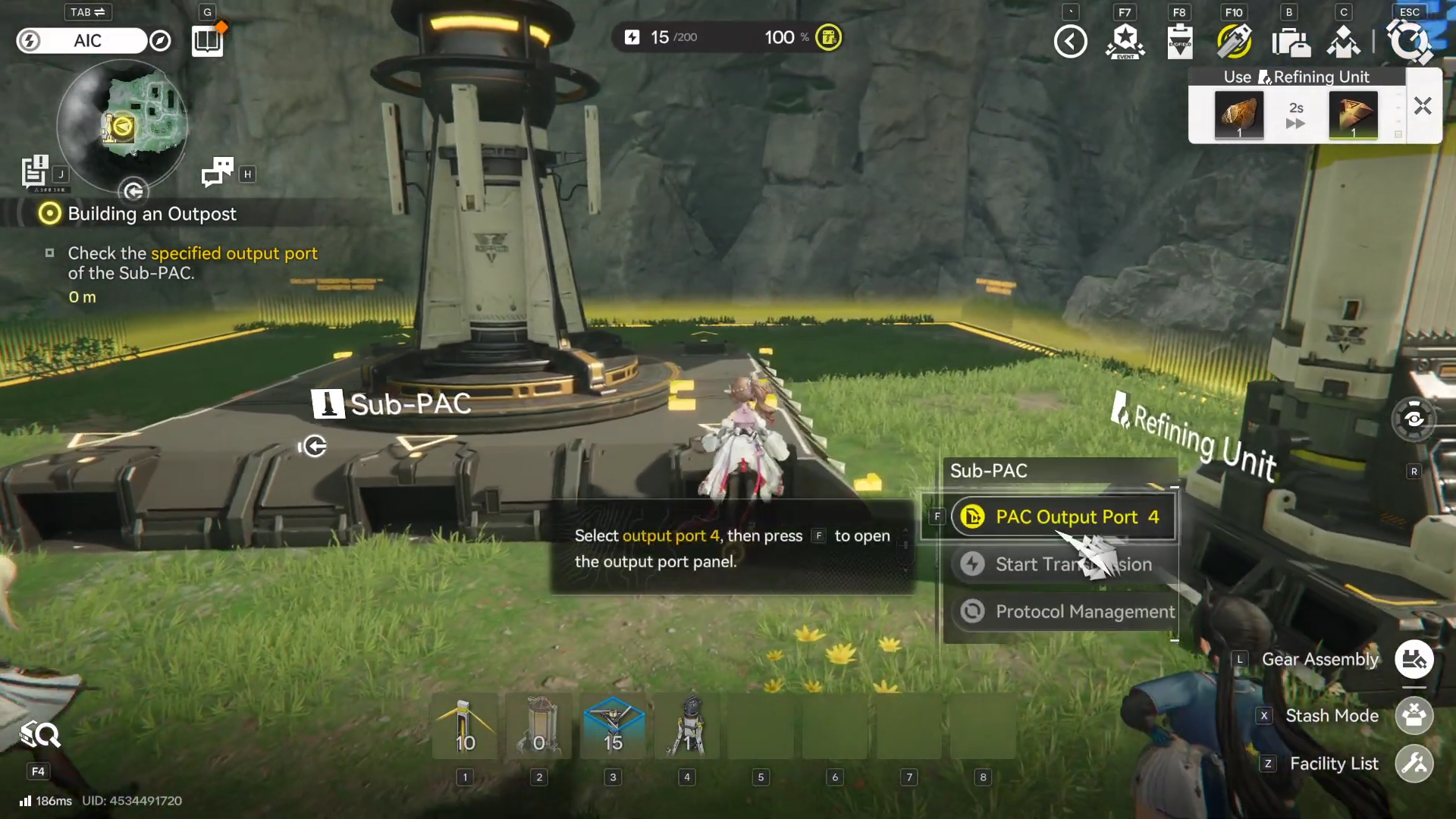
Task: Select the blue highlighted hotbar item with 15
Action: coord(613,728)
